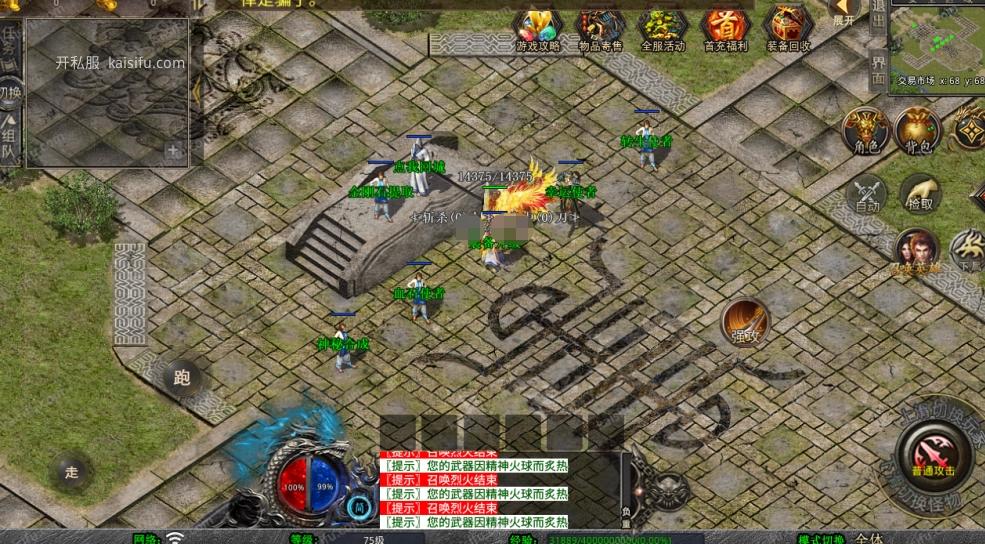Tap the 拾取 pickup button
985x544 pixels.
919,194
